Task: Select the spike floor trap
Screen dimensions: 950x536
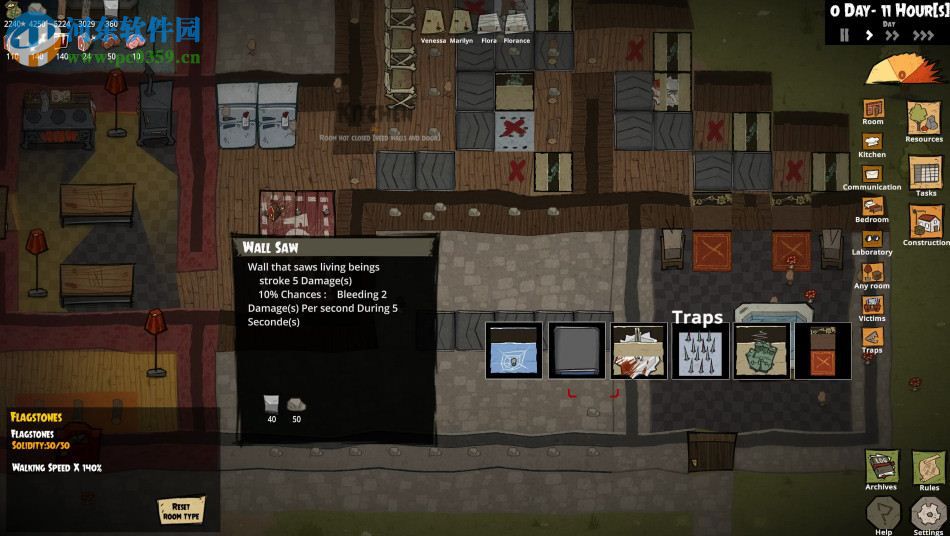Action: [700, 351]
